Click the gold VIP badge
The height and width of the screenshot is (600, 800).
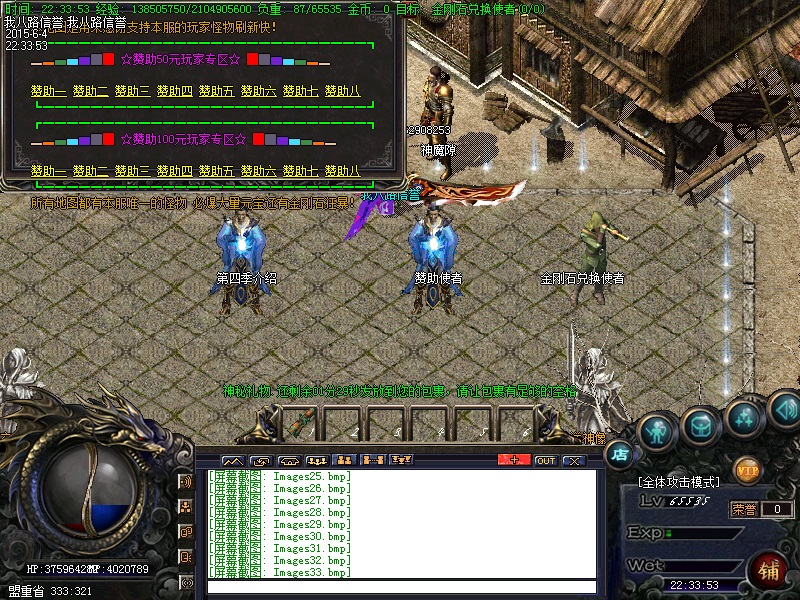coord(747,470)
